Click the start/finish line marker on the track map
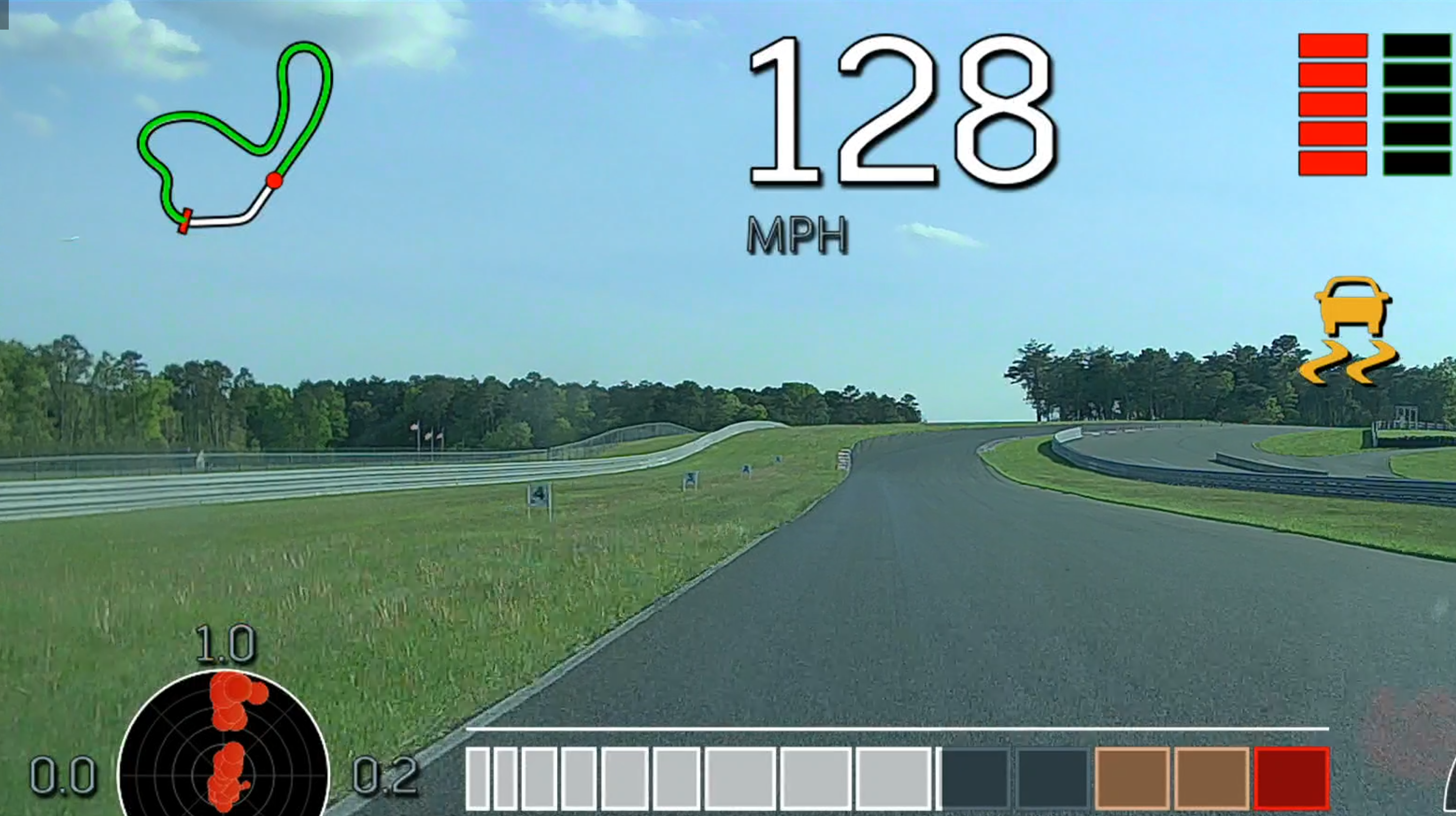1456x816 pixels. (185, 221)
